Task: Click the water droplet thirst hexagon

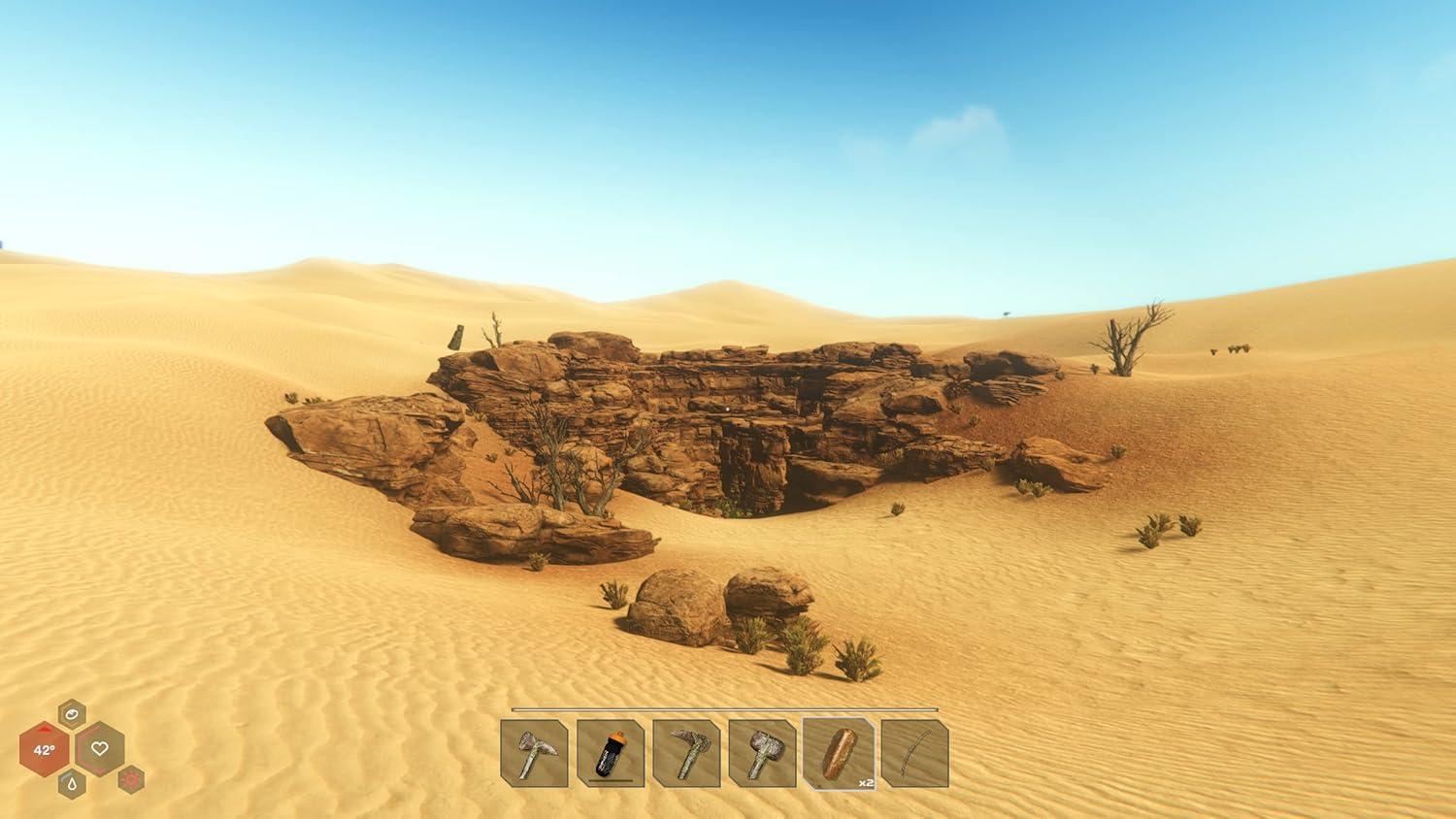Action: pyautogui.click(x=72, y=784)
